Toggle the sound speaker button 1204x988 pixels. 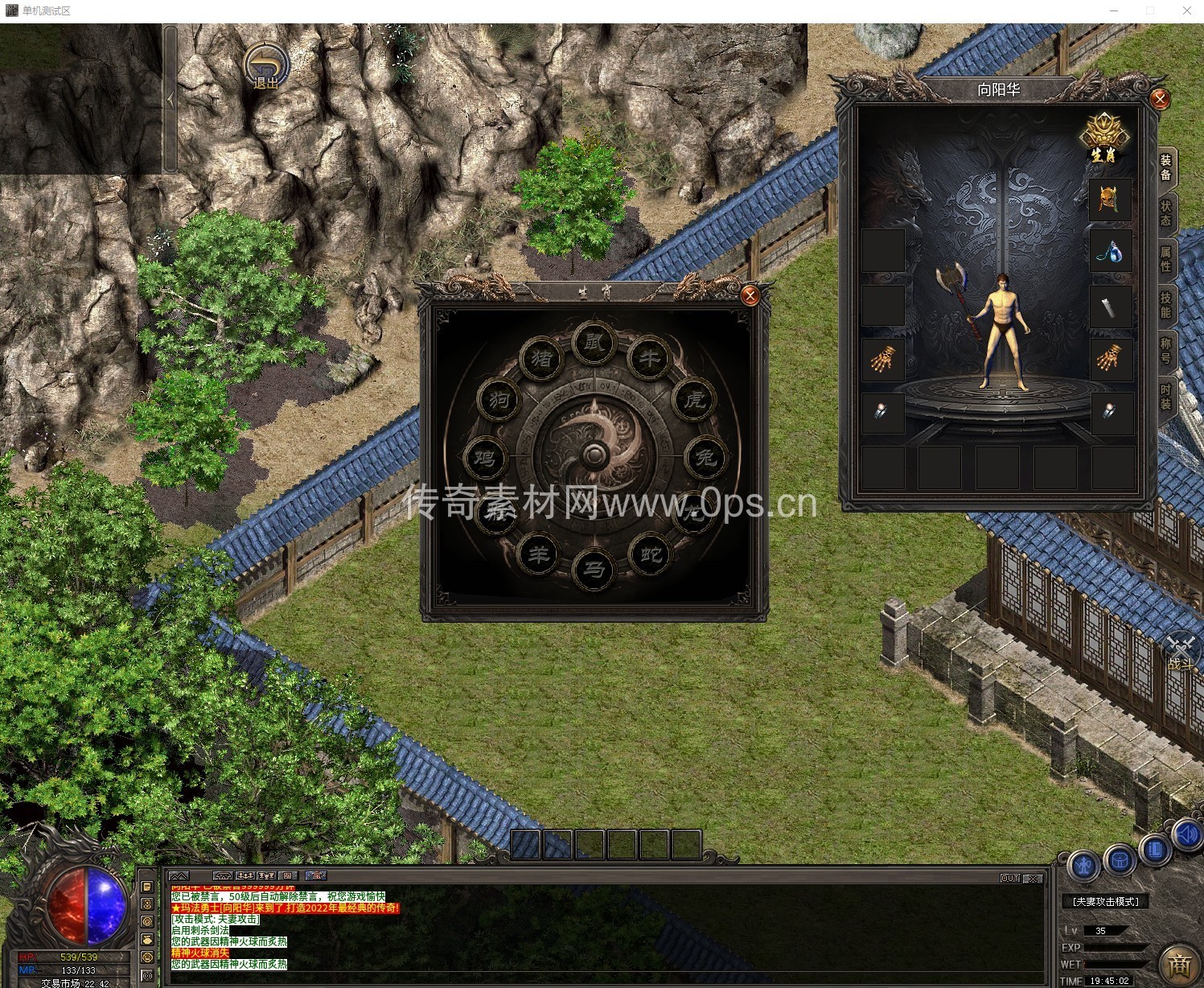1187,835
